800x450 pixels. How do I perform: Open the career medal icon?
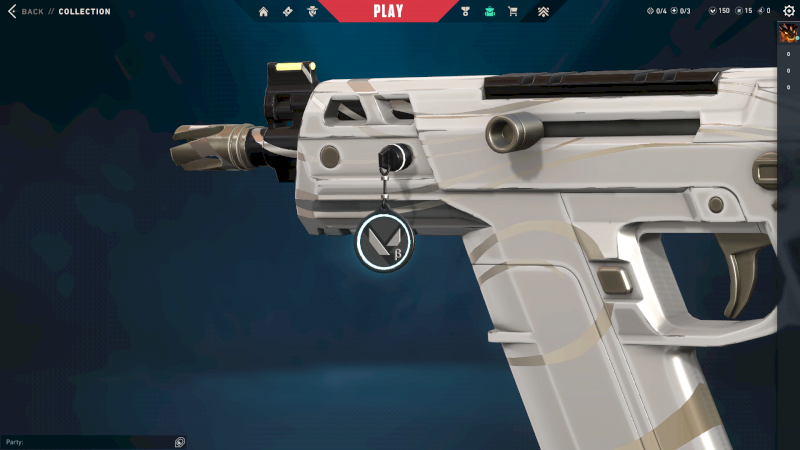pyautogui.click(x=465, y=12)
